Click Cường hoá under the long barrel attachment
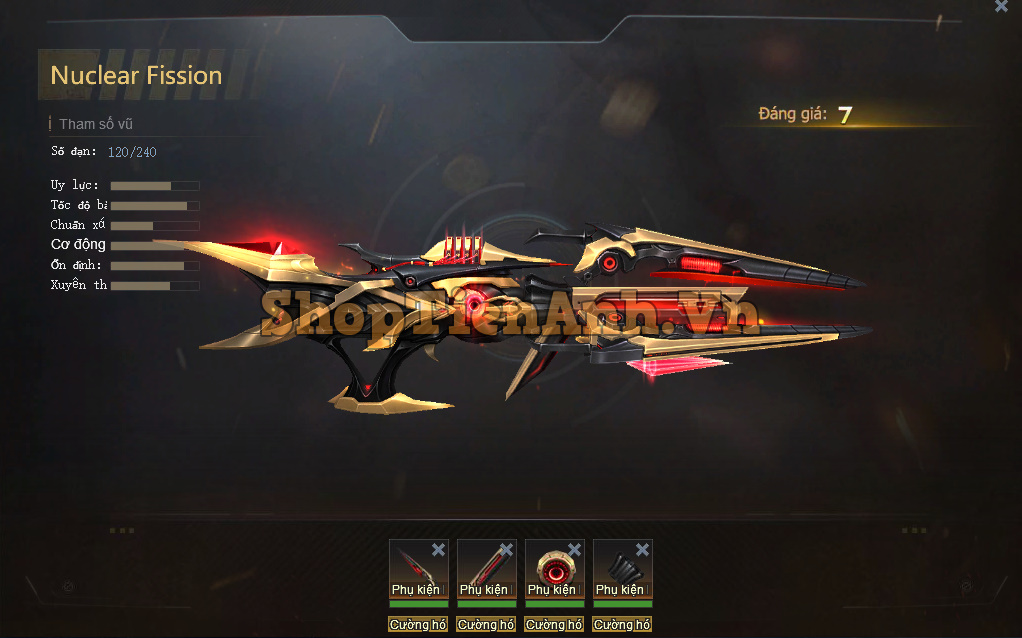 486,625
